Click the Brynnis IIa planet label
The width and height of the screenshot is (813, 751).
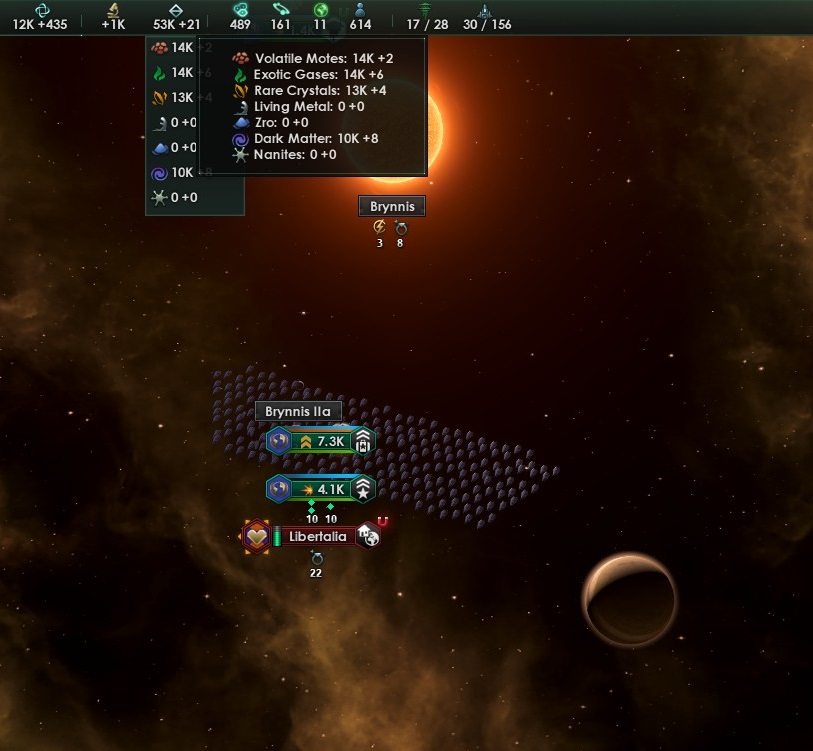(298, 411)
